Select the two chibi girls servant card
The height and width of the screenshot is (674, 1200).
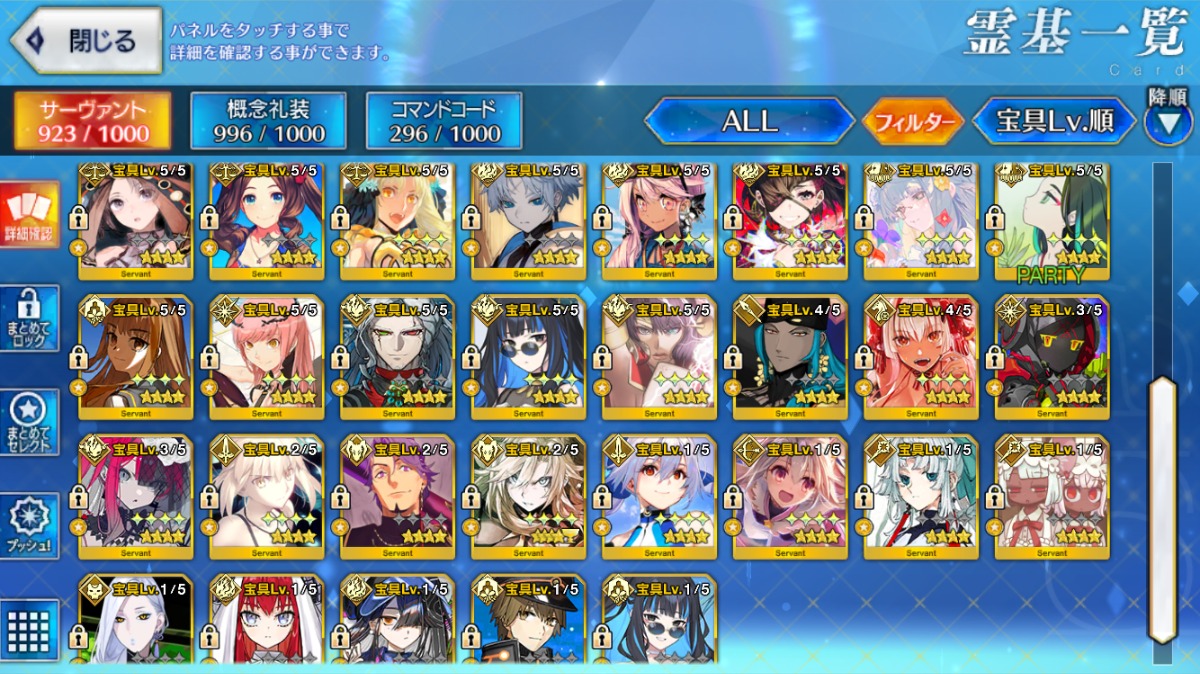[1052, 497]
